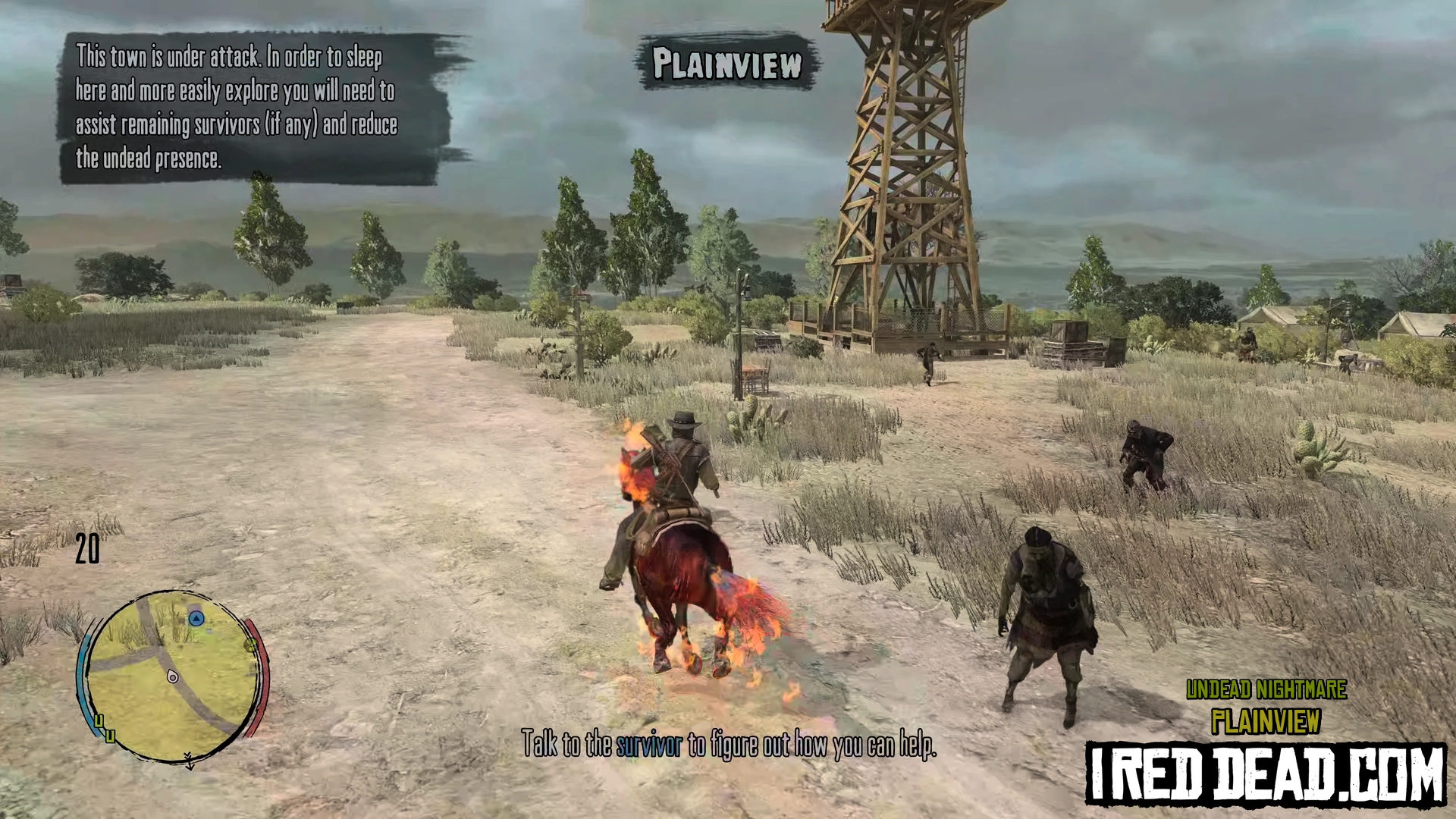The width and height of the screenshot is (1456, 819).
Task: Click the circular minimap
Action: 173,676
